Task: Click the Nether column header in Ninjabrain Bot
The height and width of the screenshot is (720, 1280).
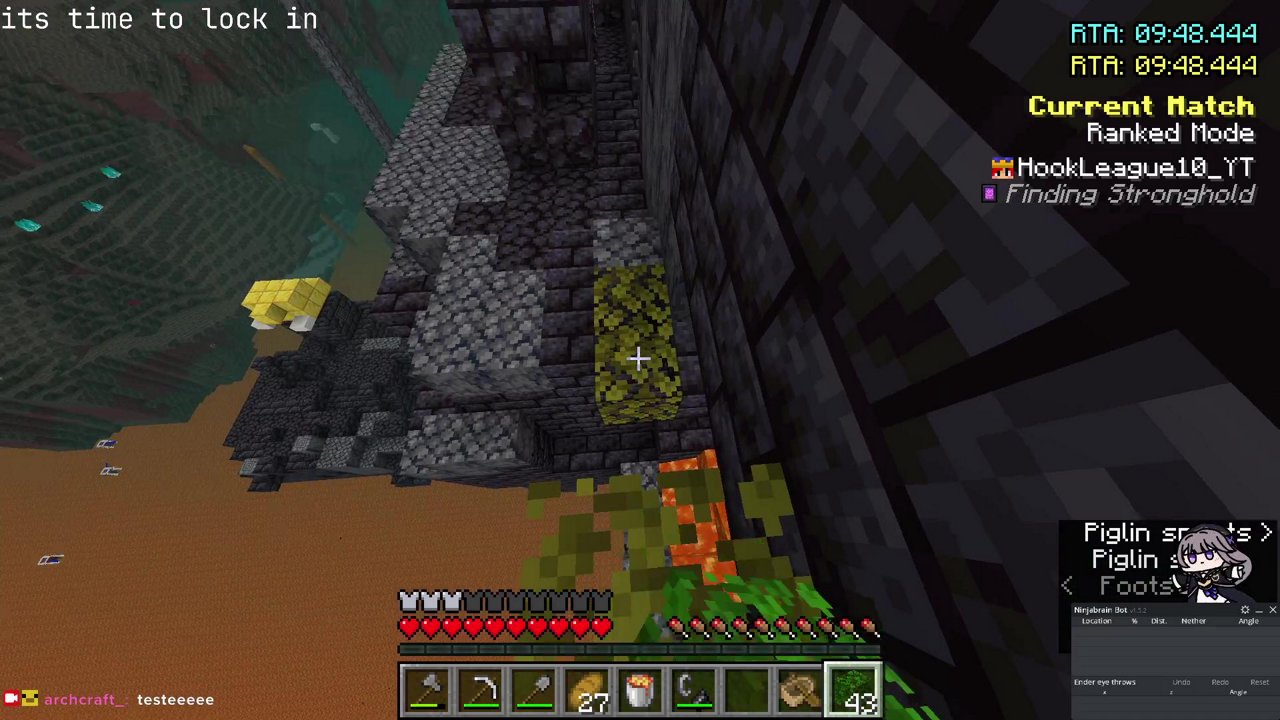Action: pyautogui.click(x=1194, y=621)
